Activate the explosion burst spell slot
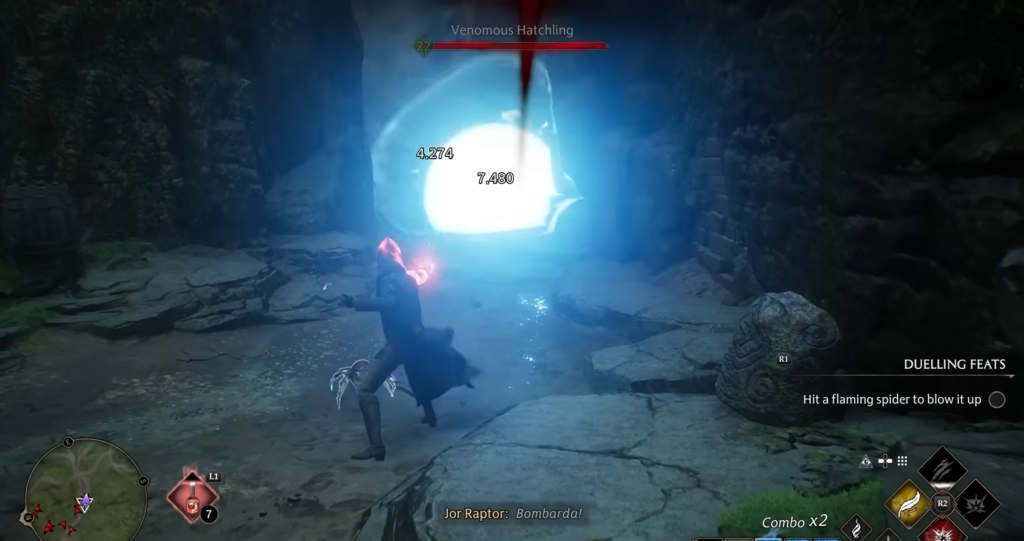This screenshot has height=541, width=1024. click(979, 503)
